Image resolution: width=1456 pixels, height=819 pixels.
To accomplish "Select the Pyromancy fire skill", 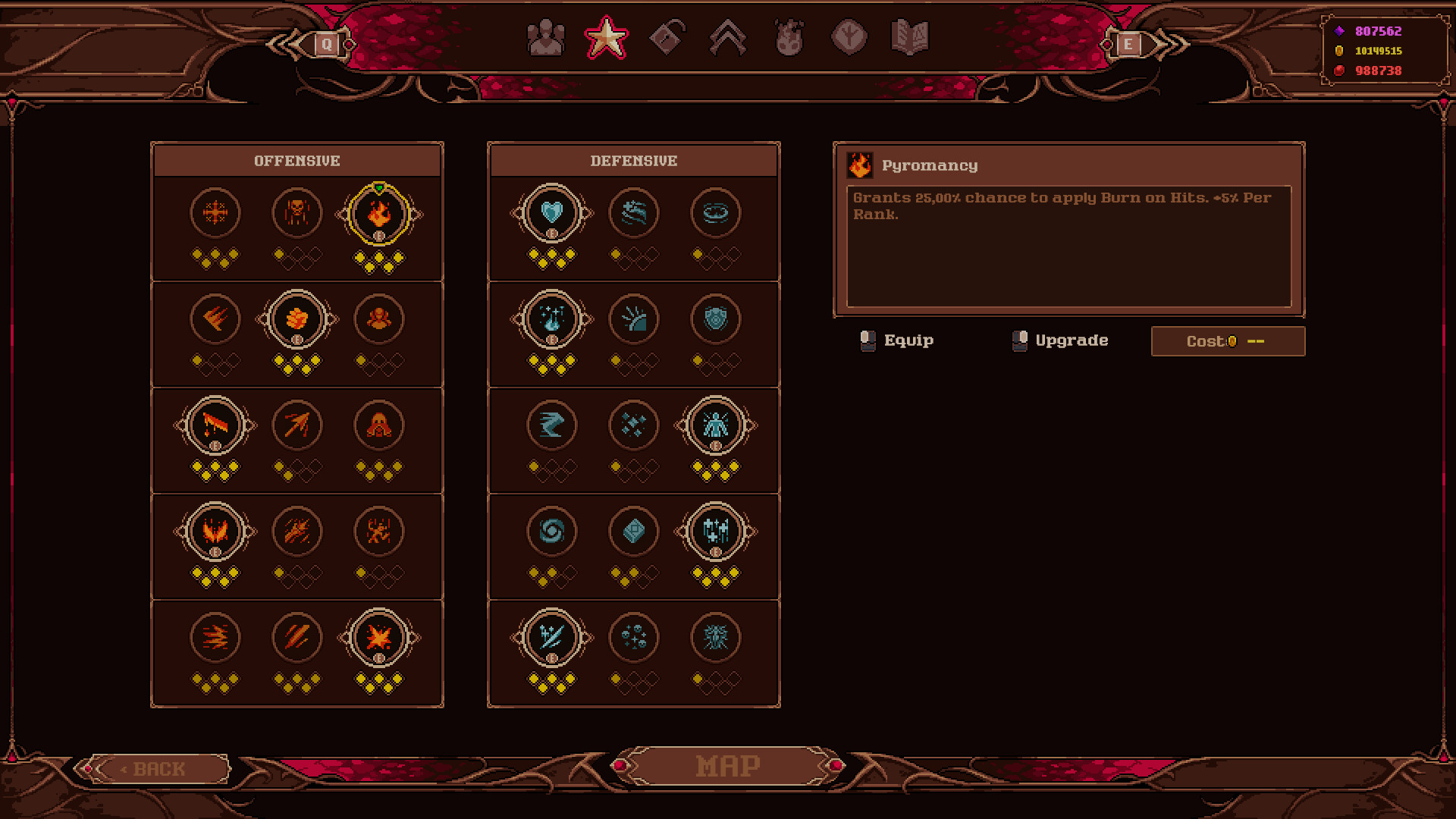I will coord(378,213).
